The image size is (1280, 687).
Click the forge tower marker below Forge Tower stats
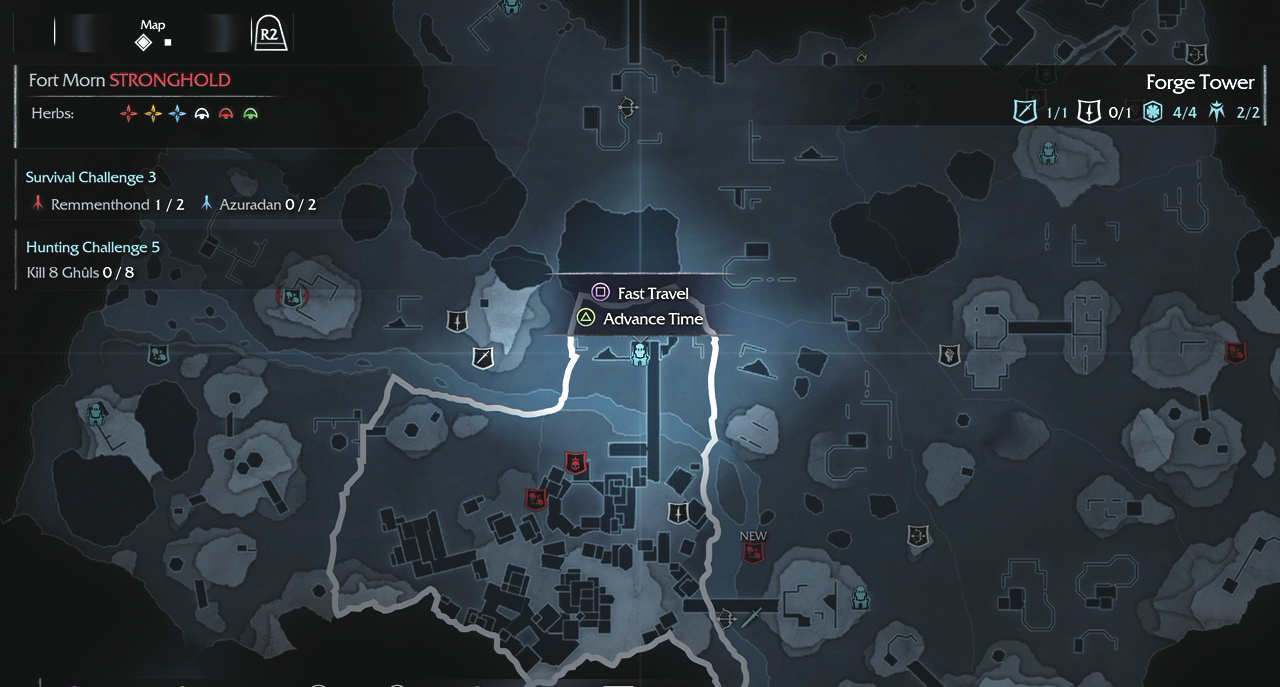pos(1048,152)
